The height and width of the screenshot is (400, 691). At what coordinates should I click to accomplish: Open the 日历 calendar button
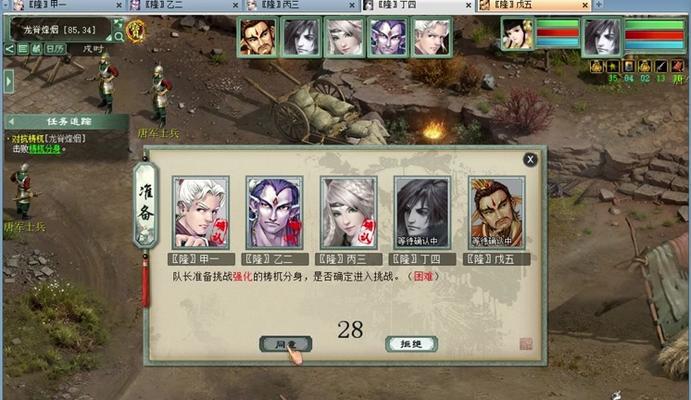55,48
